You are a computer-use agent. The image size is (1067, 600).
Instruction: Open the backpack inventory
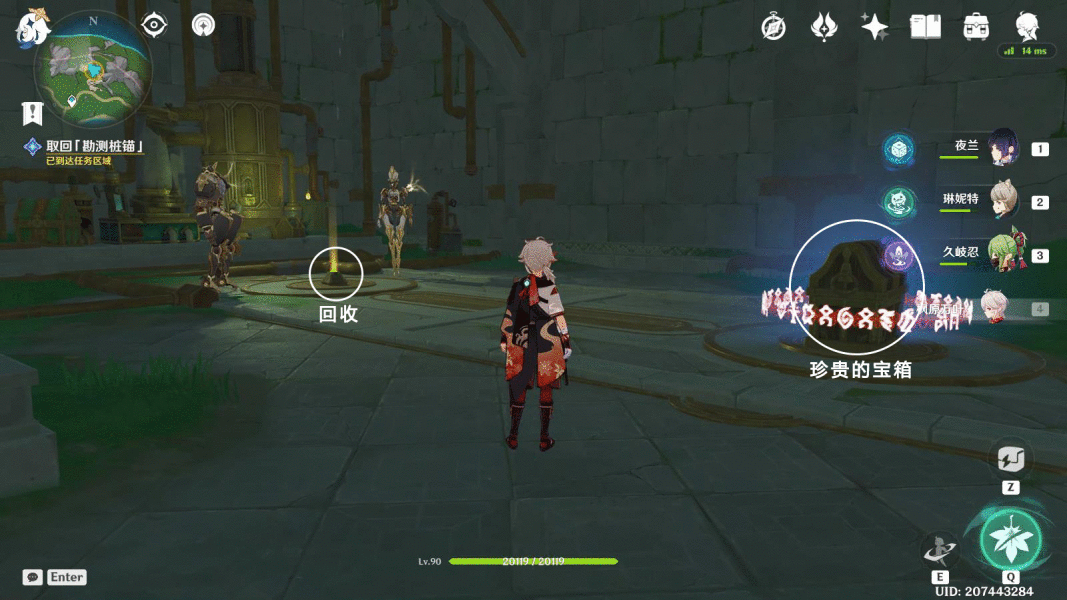(x=976, y=27)
